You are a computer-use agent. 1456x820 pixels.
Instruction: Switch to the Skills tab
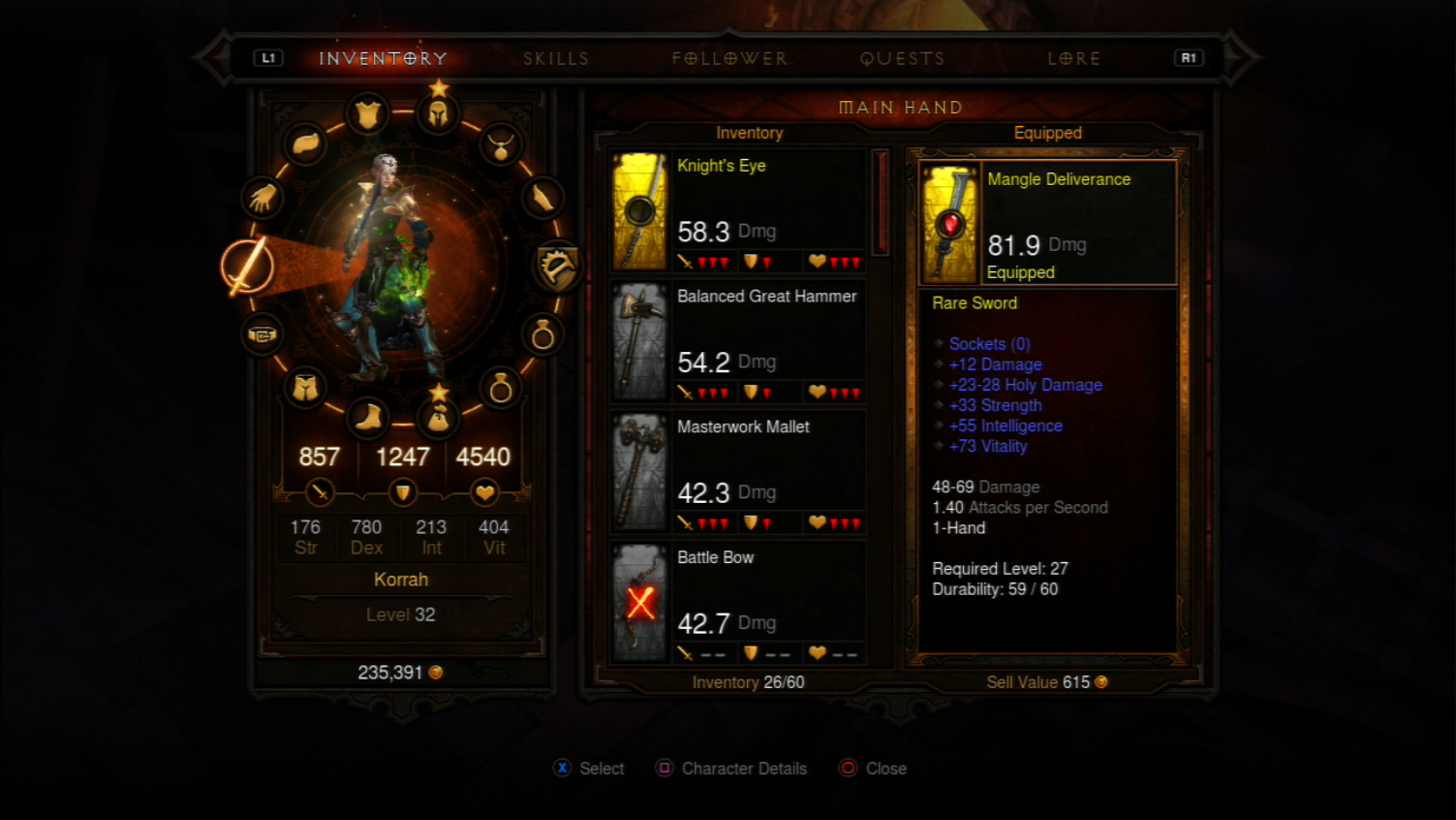(x=556, y=59)
